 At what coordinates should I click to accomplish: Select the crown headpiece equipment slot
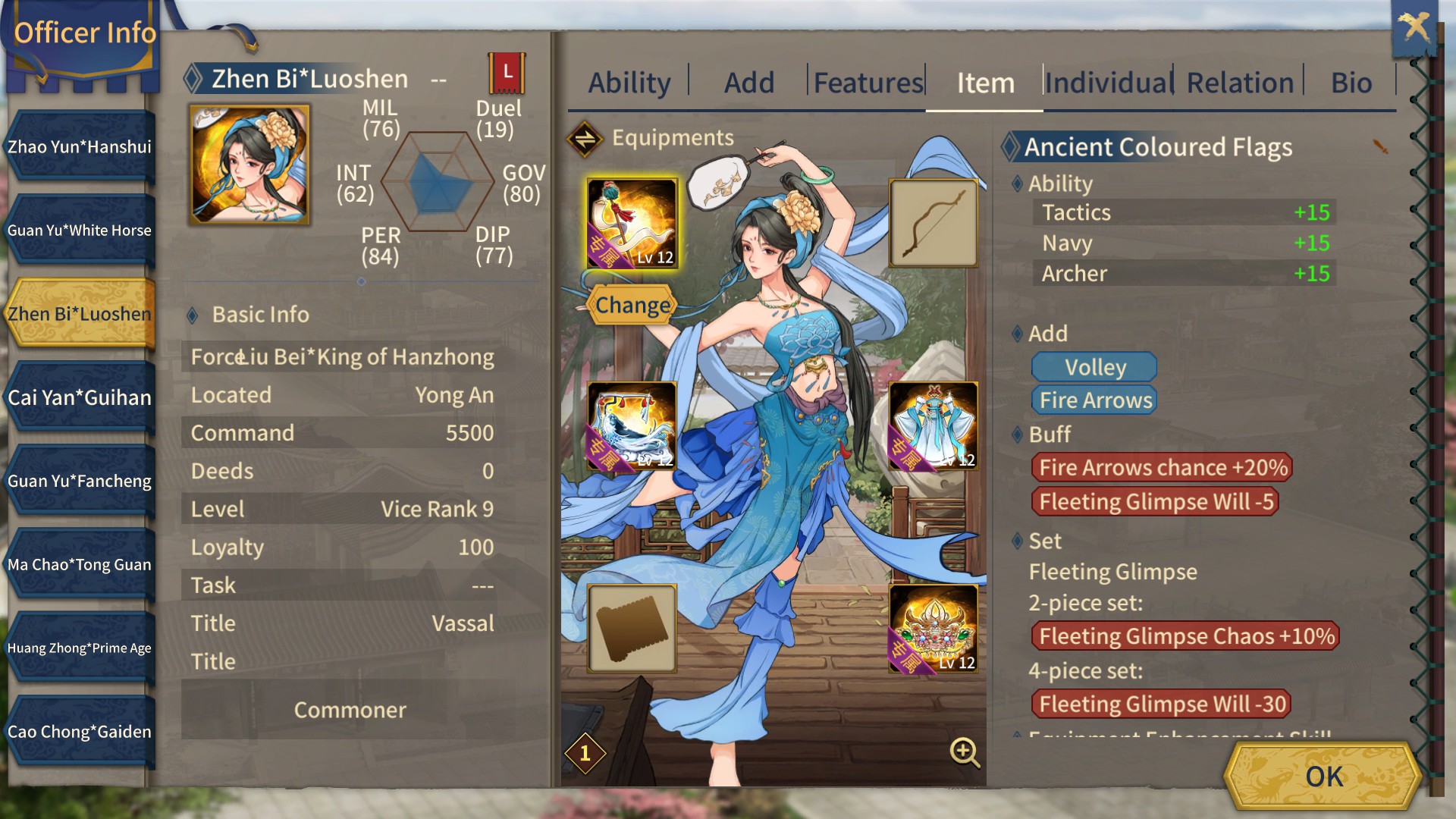[x=934, y=629]
